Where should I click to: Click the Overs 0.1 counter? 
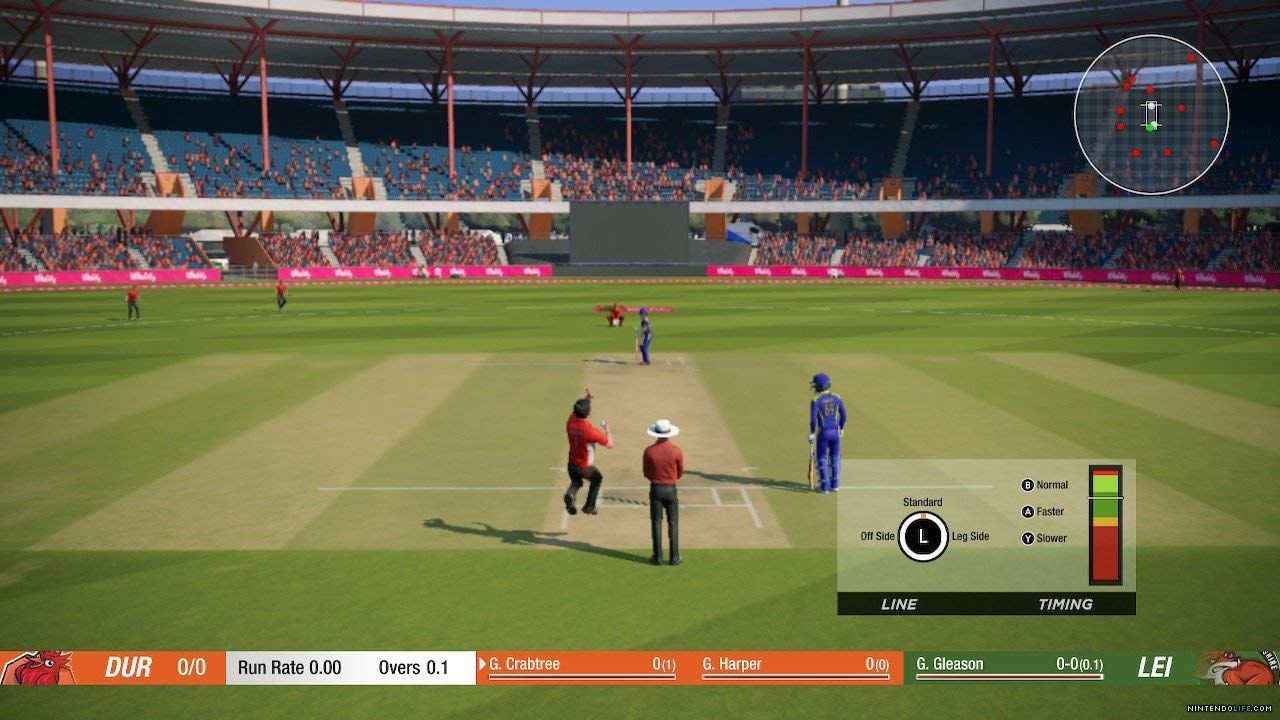(x=415, y=665)
